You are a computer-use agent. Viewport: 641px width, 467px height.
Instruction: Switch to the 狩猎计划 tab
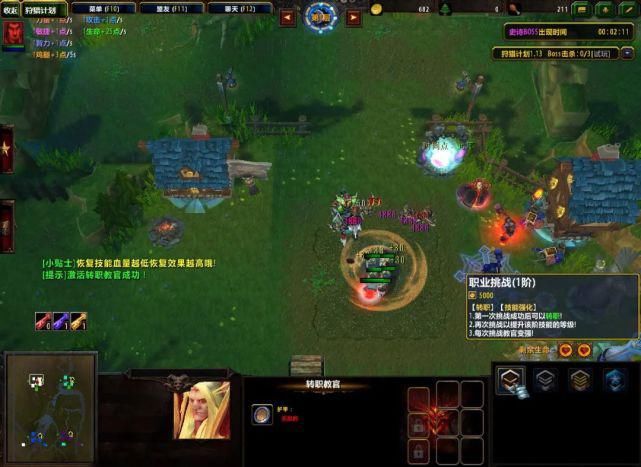pyautogui.click(x=45, y=10)
